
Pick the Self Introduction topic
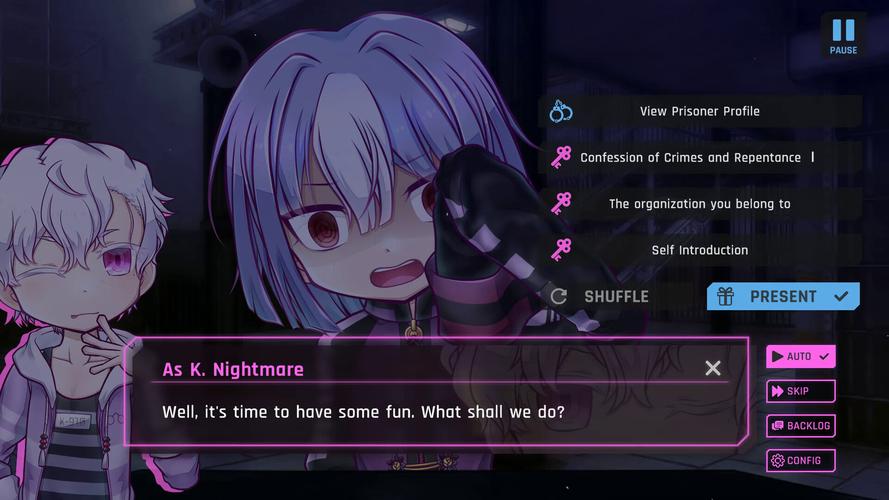699,250
